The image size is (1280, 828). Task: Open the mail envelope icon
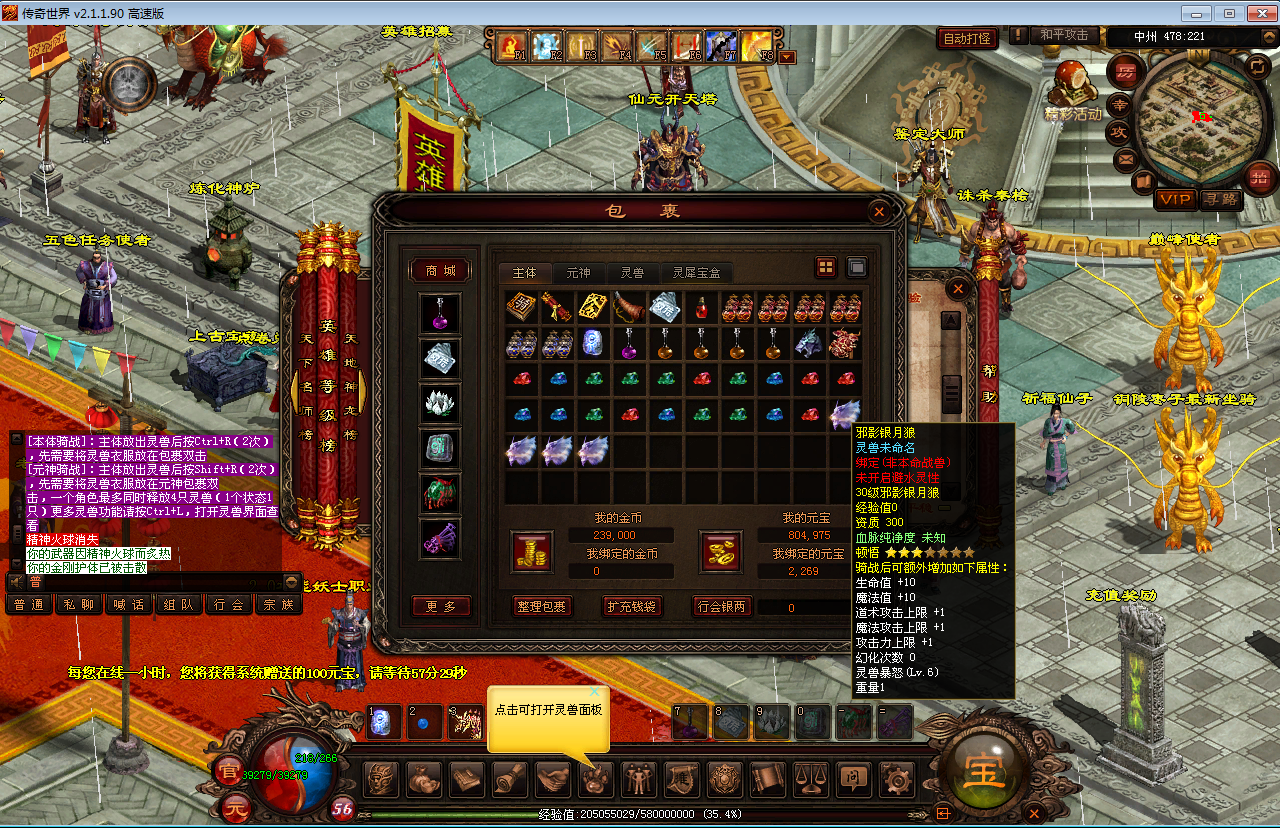(x=1125, y=158)
